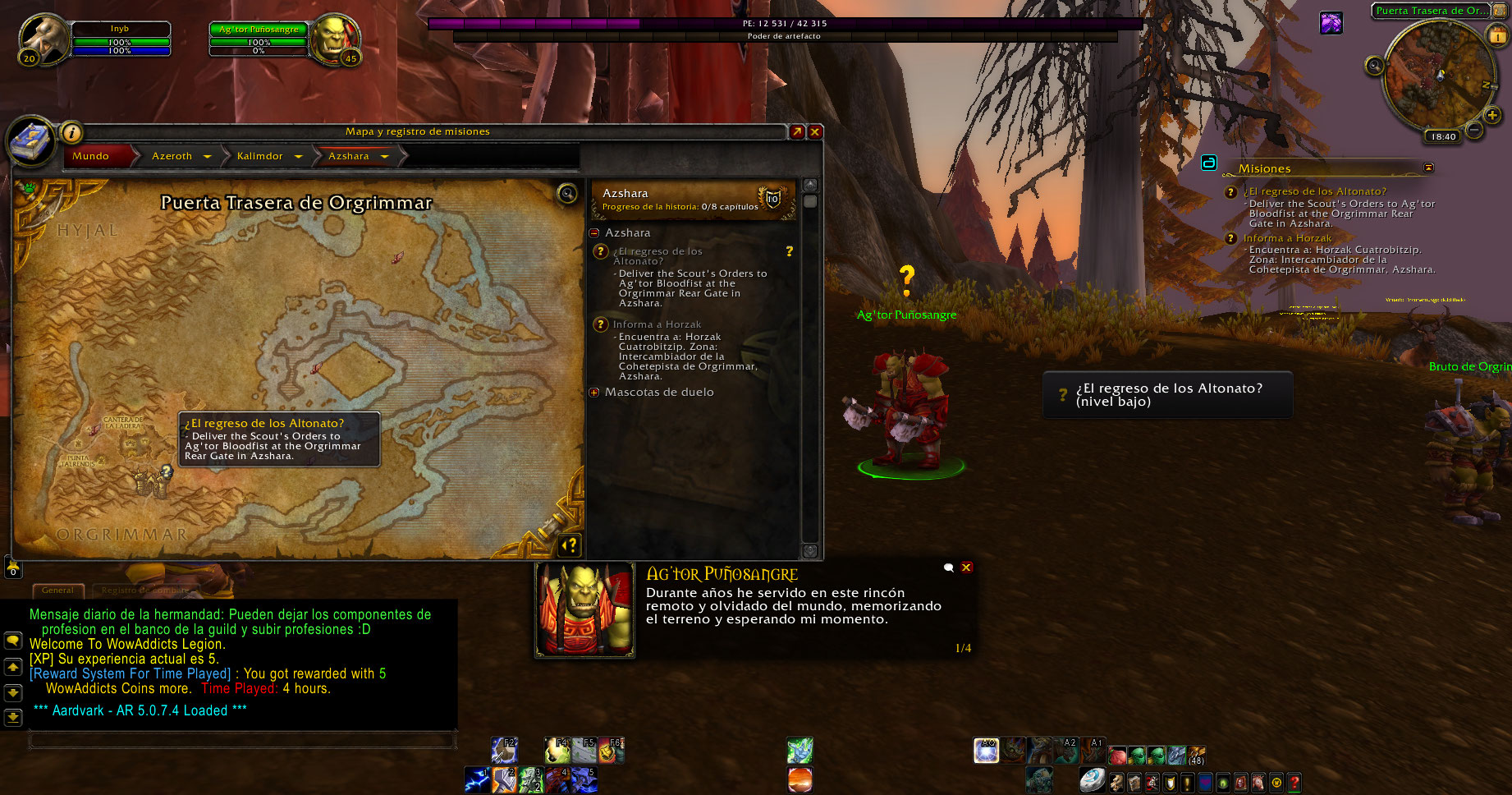
Task: Open the Kalimdor dropdown in map navigation
Action: 299,156
